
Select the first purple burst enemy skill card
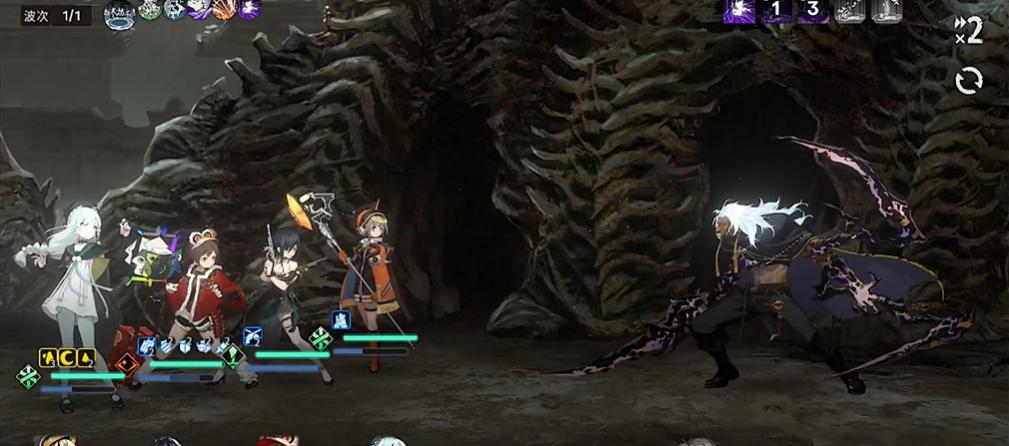tap(739, 10)
